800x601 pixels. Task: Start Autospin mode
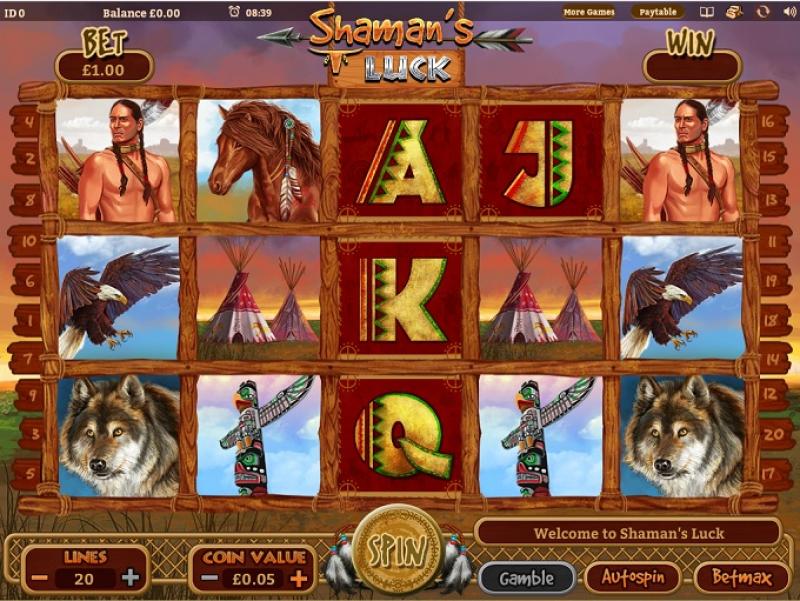pos(632,577)
